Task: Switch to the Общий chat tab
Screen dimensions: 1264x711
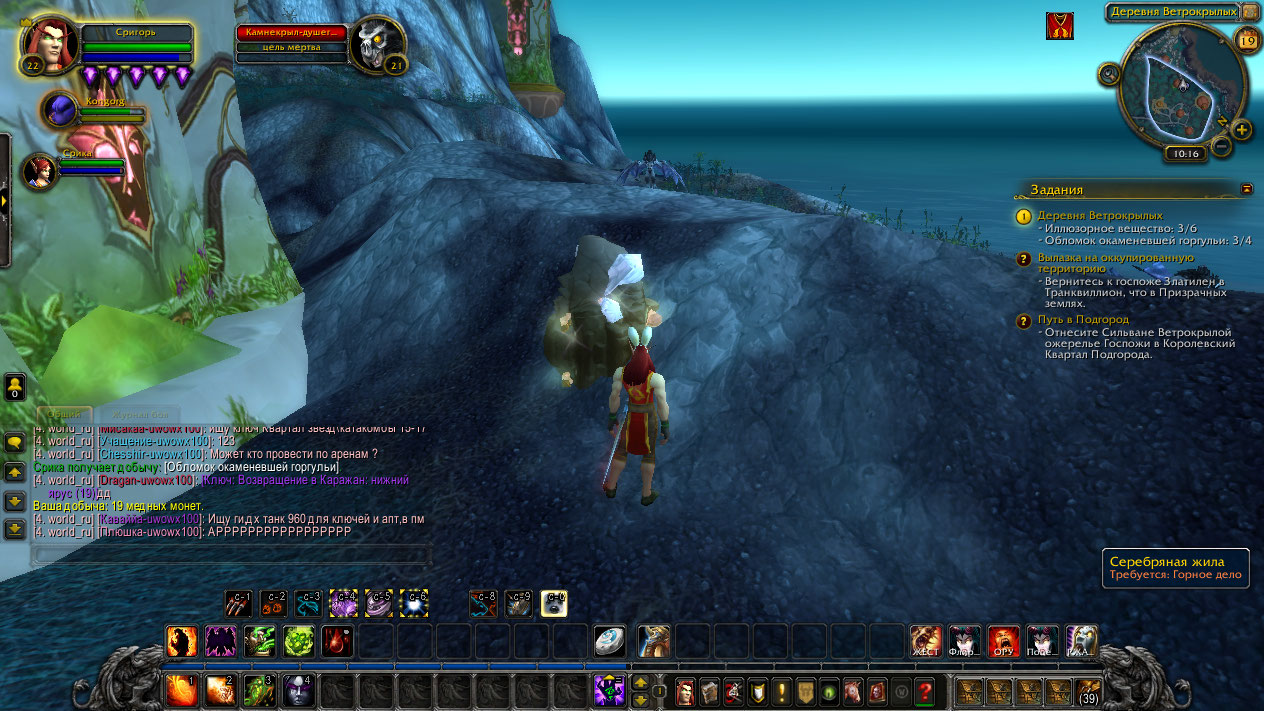Action: [x=66, y=414]
